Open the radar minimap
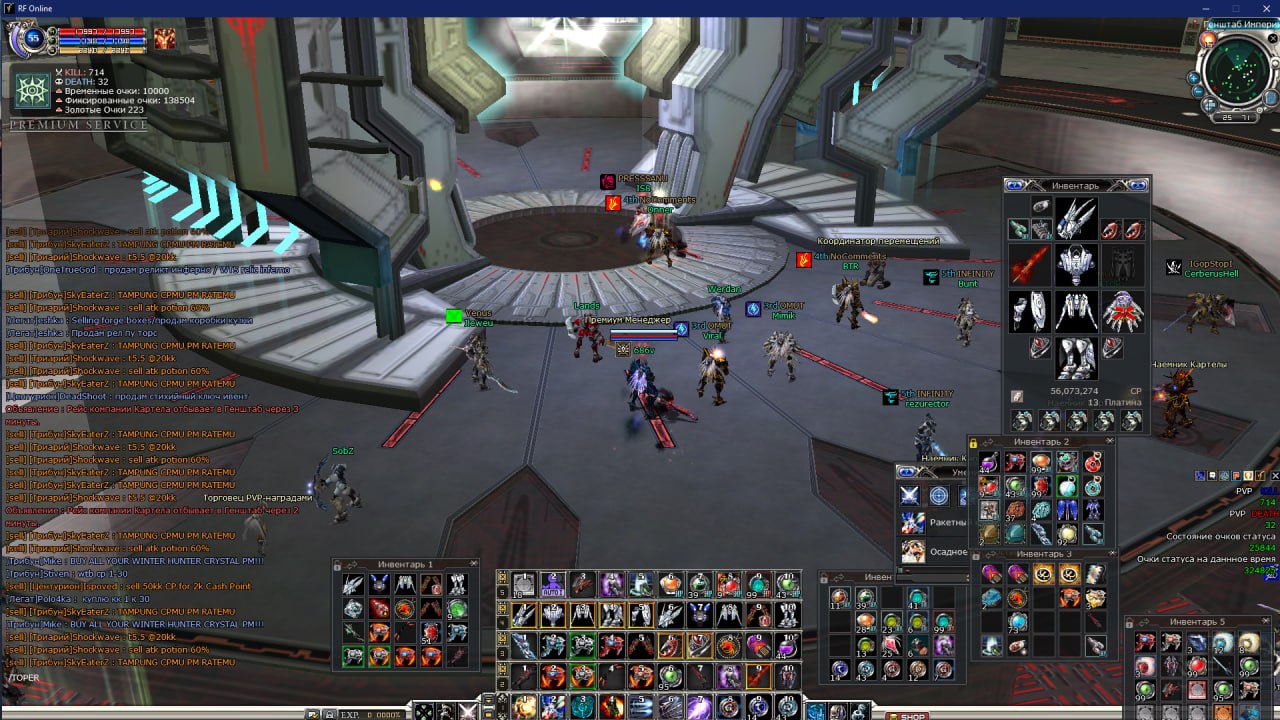 tap(1238, 73)
